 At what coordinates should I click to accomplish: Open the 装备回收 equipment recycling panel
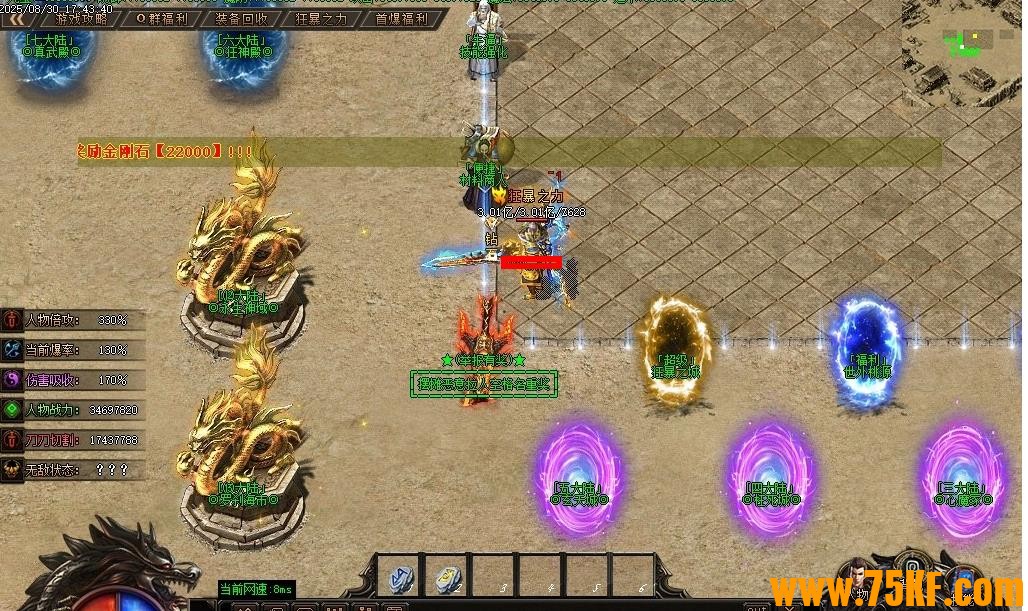point(241,18)
